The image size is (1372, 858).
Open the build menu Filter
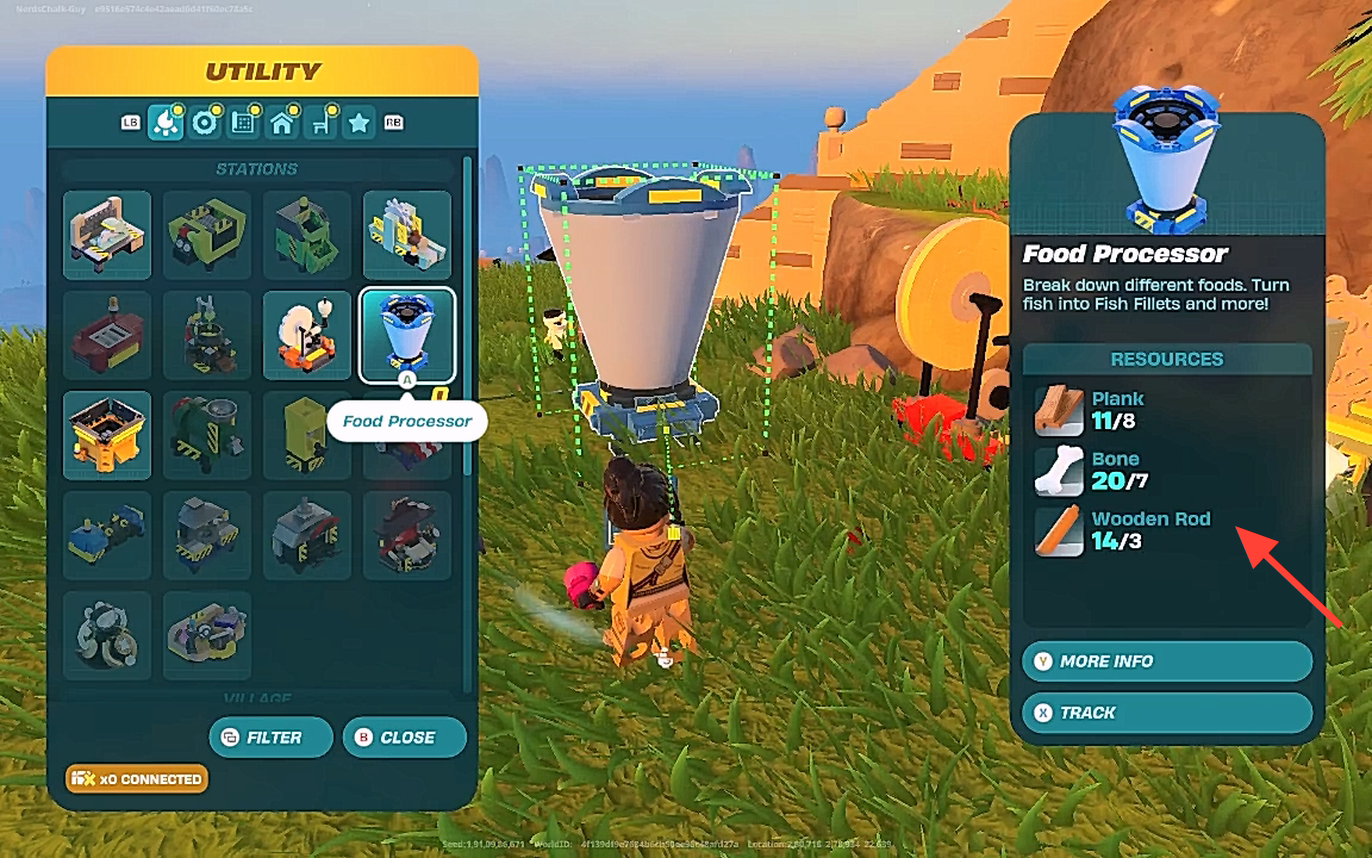pos(271,737)
